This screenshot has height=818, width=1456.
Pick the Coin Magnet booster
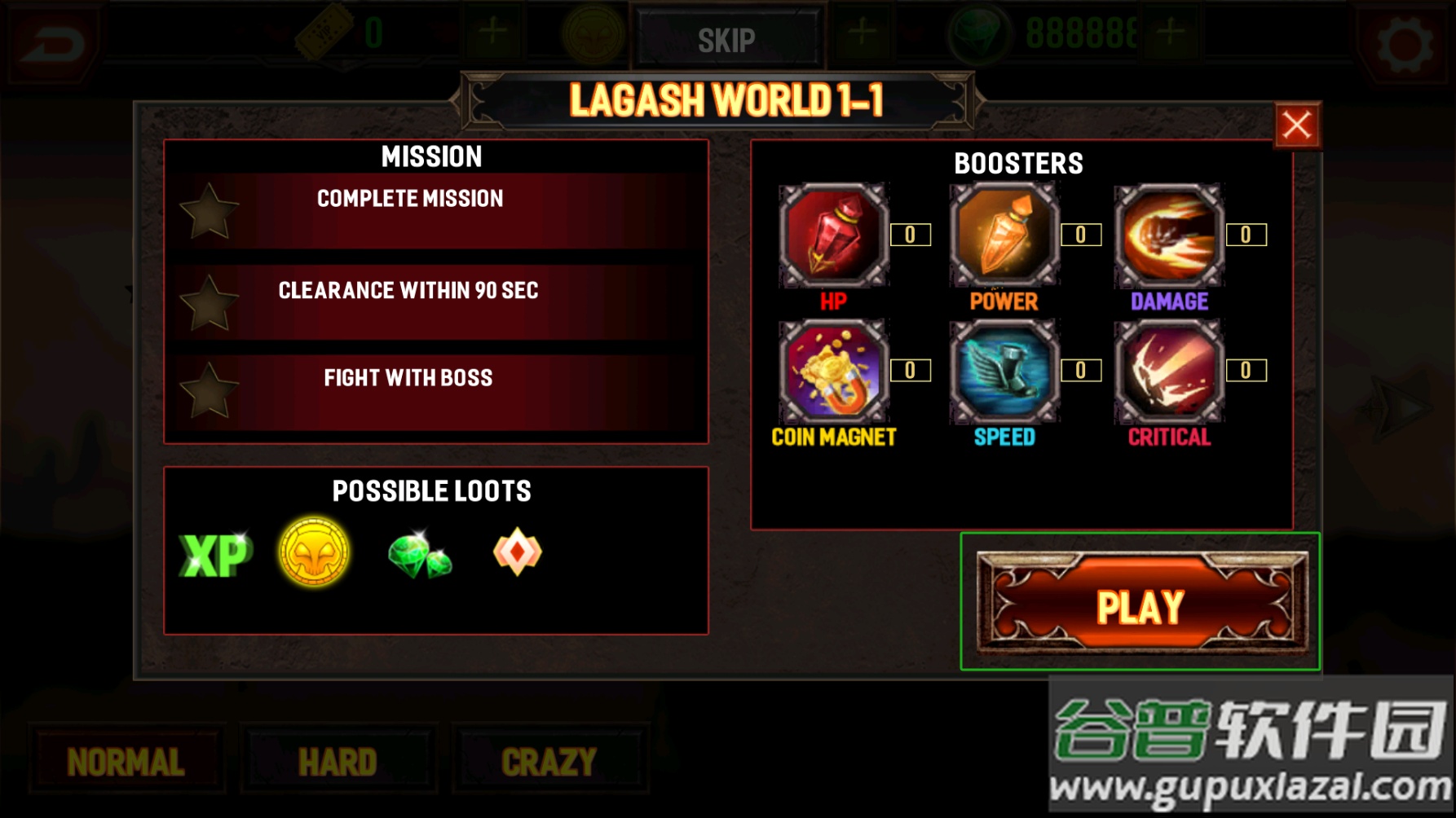(833, 371)
